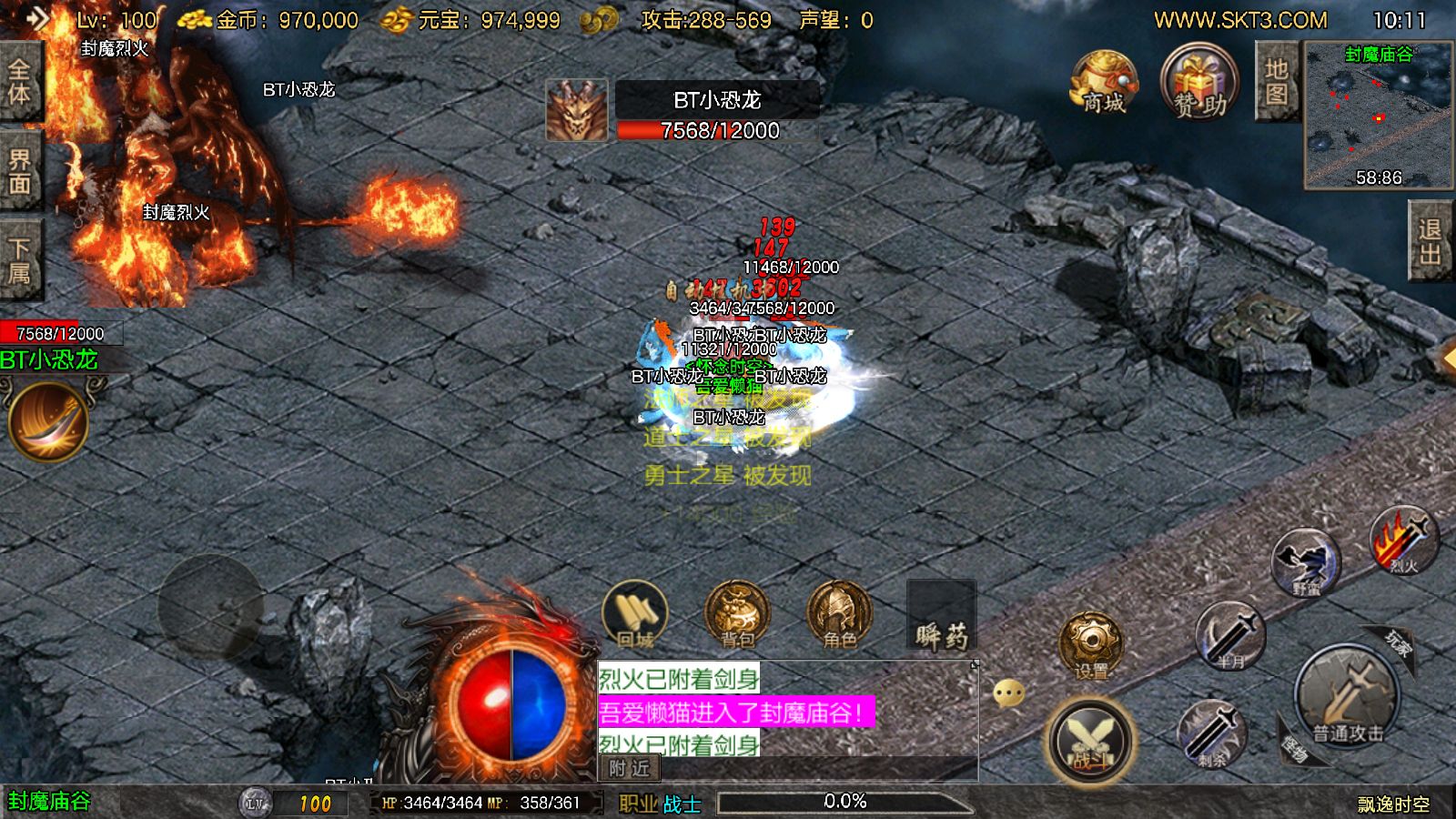The image size is (1456, 819).
Task: Use the 回城 return-to-town scroll
Action: coord(635,614)
